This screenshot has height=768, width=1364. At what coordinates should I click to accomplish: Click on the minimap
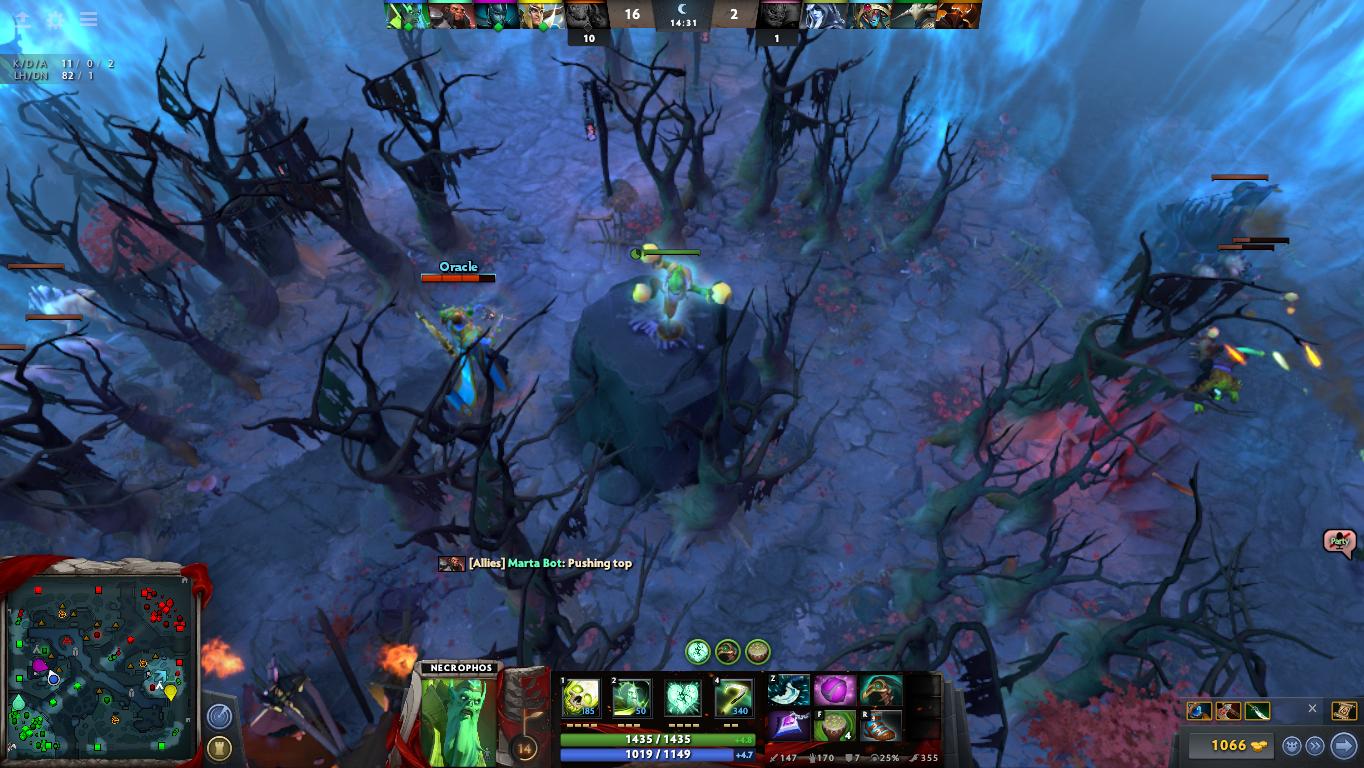click(x=98, y=660)
